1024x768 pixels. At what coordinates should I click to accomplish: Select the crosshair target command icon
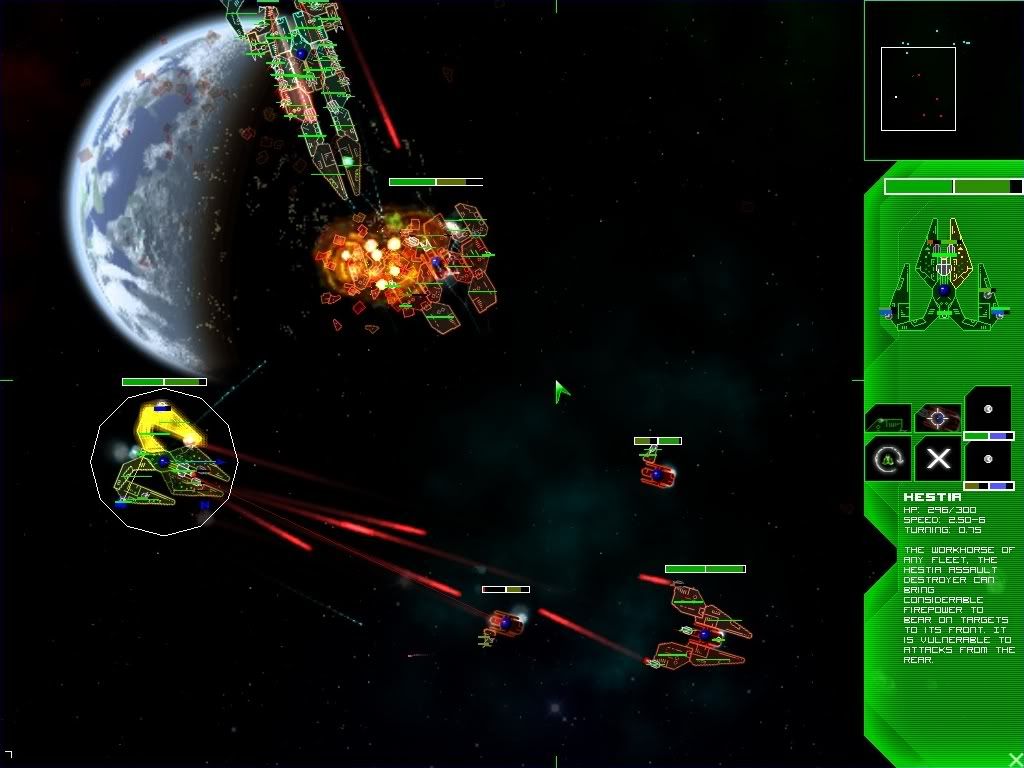click(x=938, y=417)
